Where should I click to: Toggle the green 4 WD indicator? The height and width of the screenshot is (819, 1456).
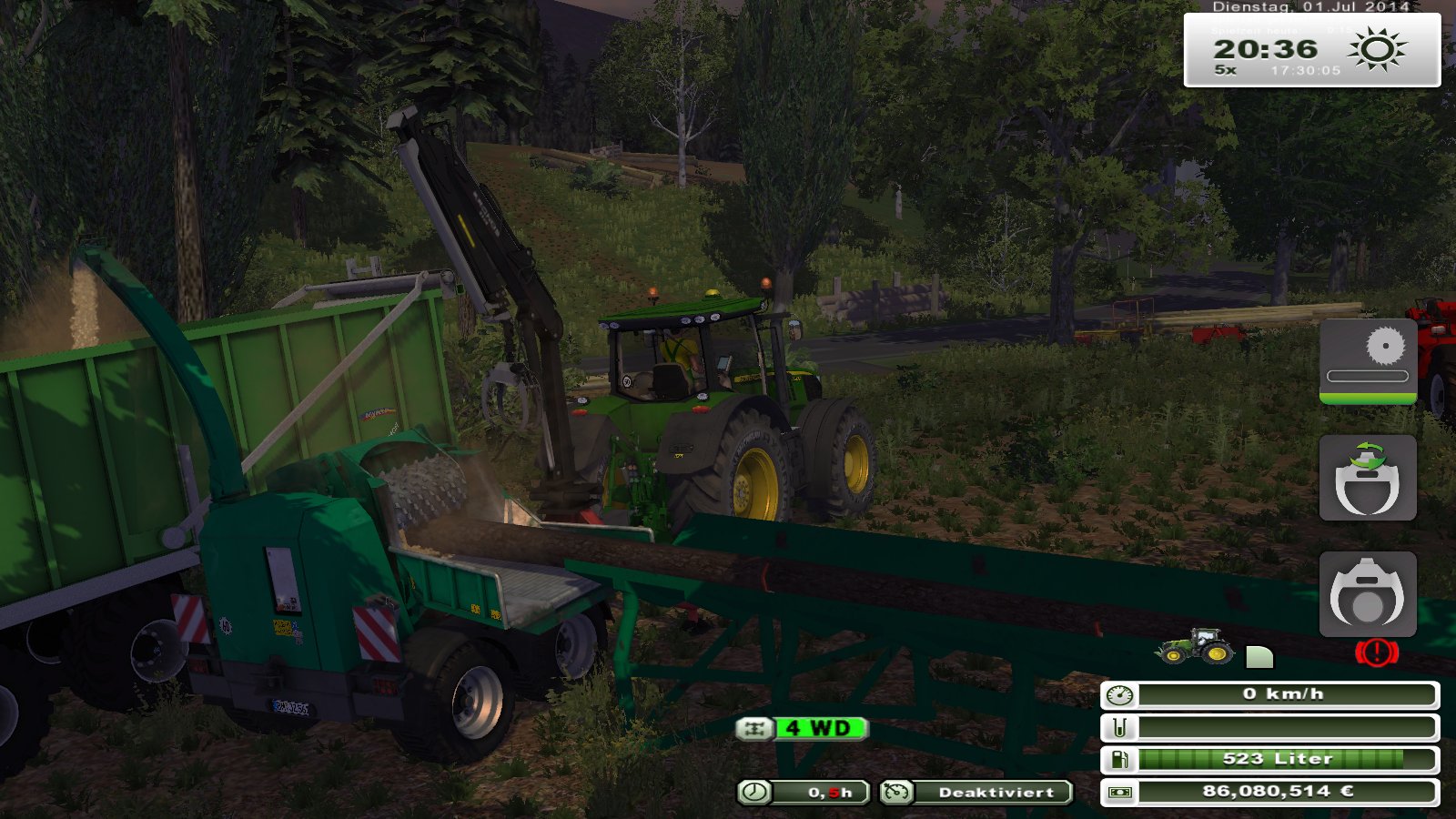(803, 728)
